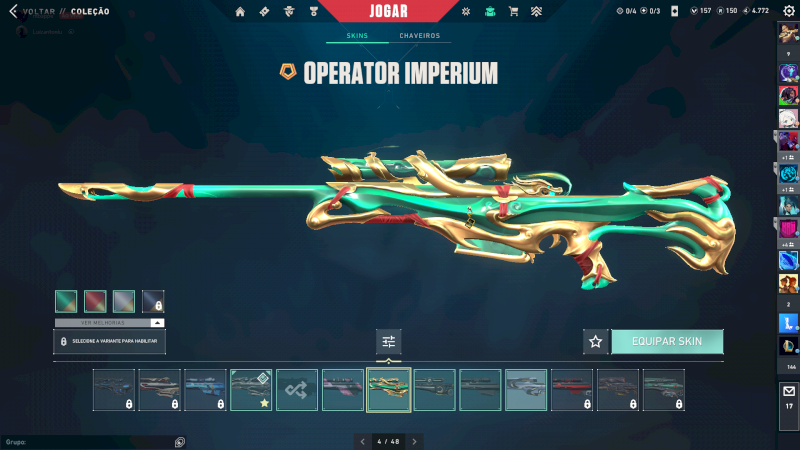Choose the red color variant
Viewport: 800px width, 450px height.
point(95,302)
